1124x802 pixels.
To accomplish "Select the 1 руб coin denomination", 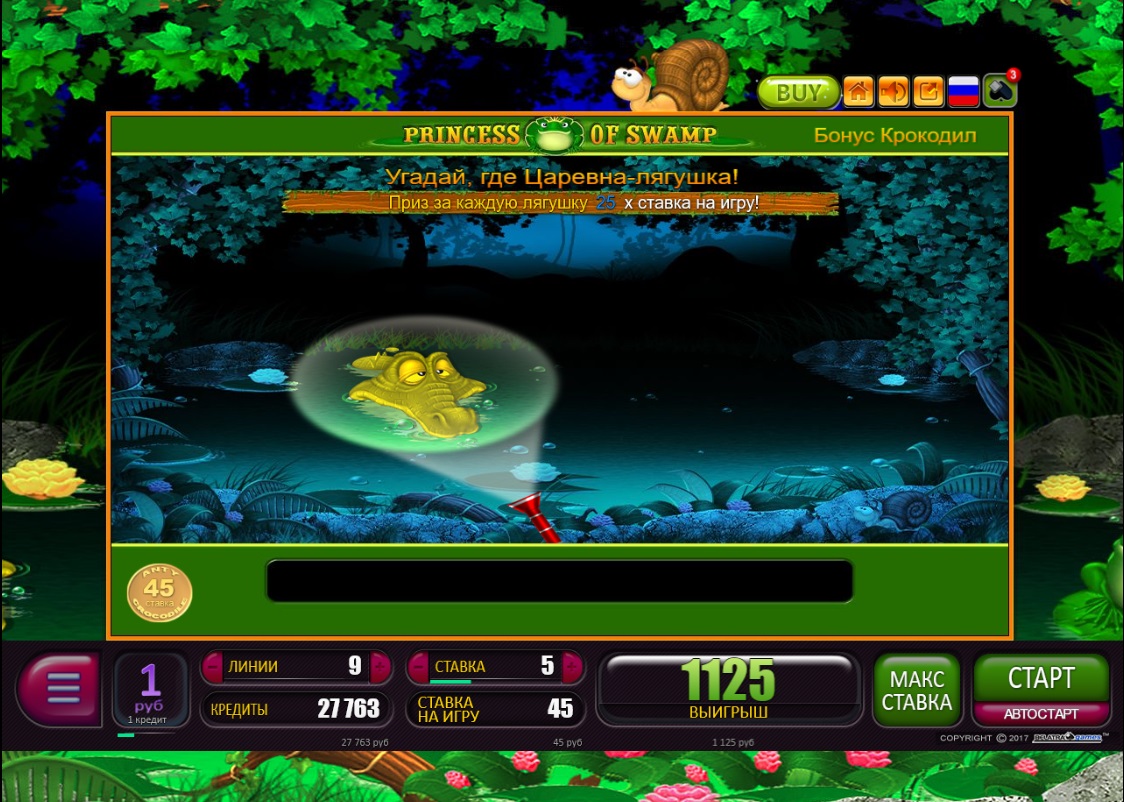I will 150,689.
